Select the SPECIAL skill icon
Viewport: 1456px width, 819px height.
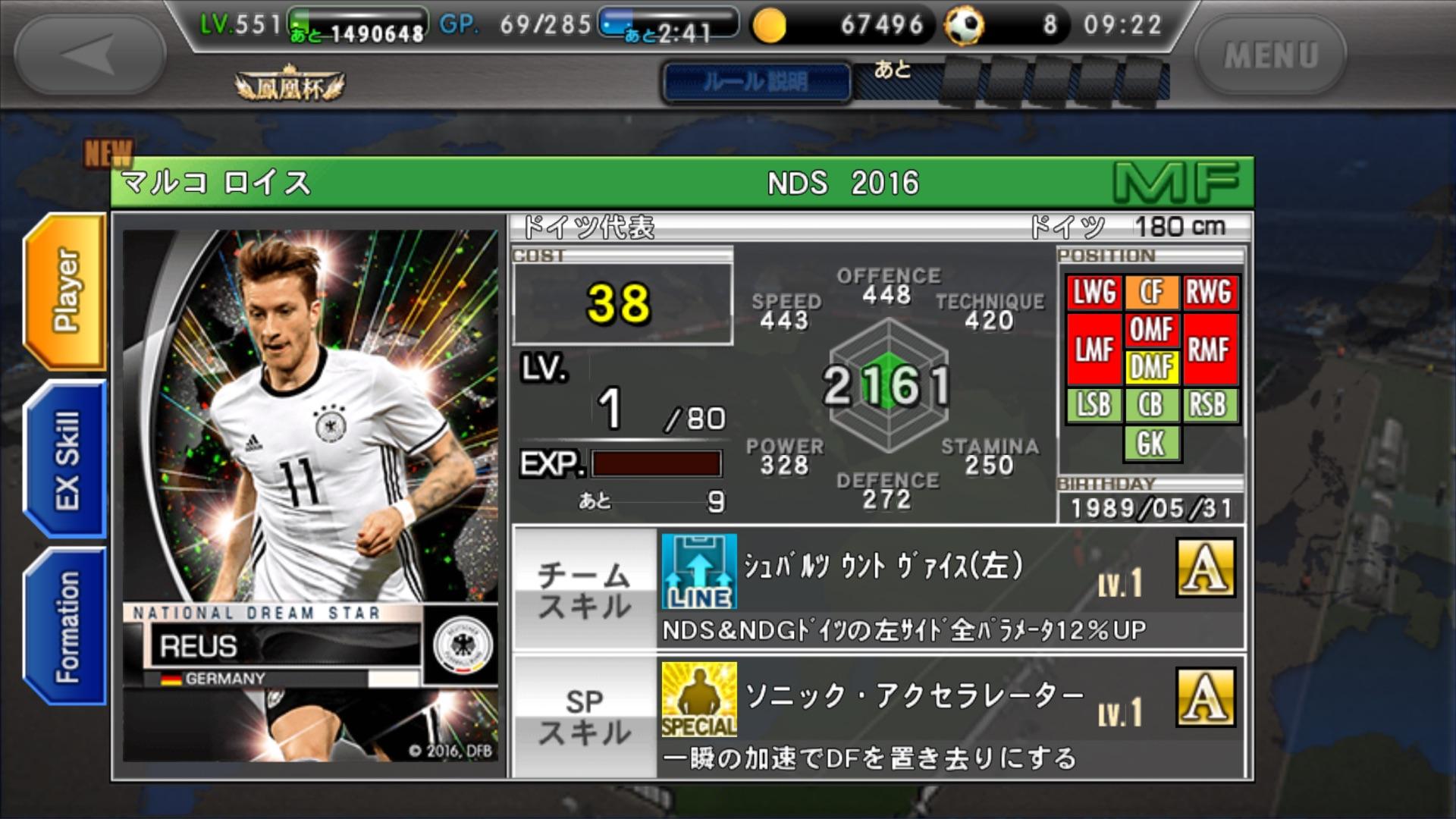[x=698, y=699]
